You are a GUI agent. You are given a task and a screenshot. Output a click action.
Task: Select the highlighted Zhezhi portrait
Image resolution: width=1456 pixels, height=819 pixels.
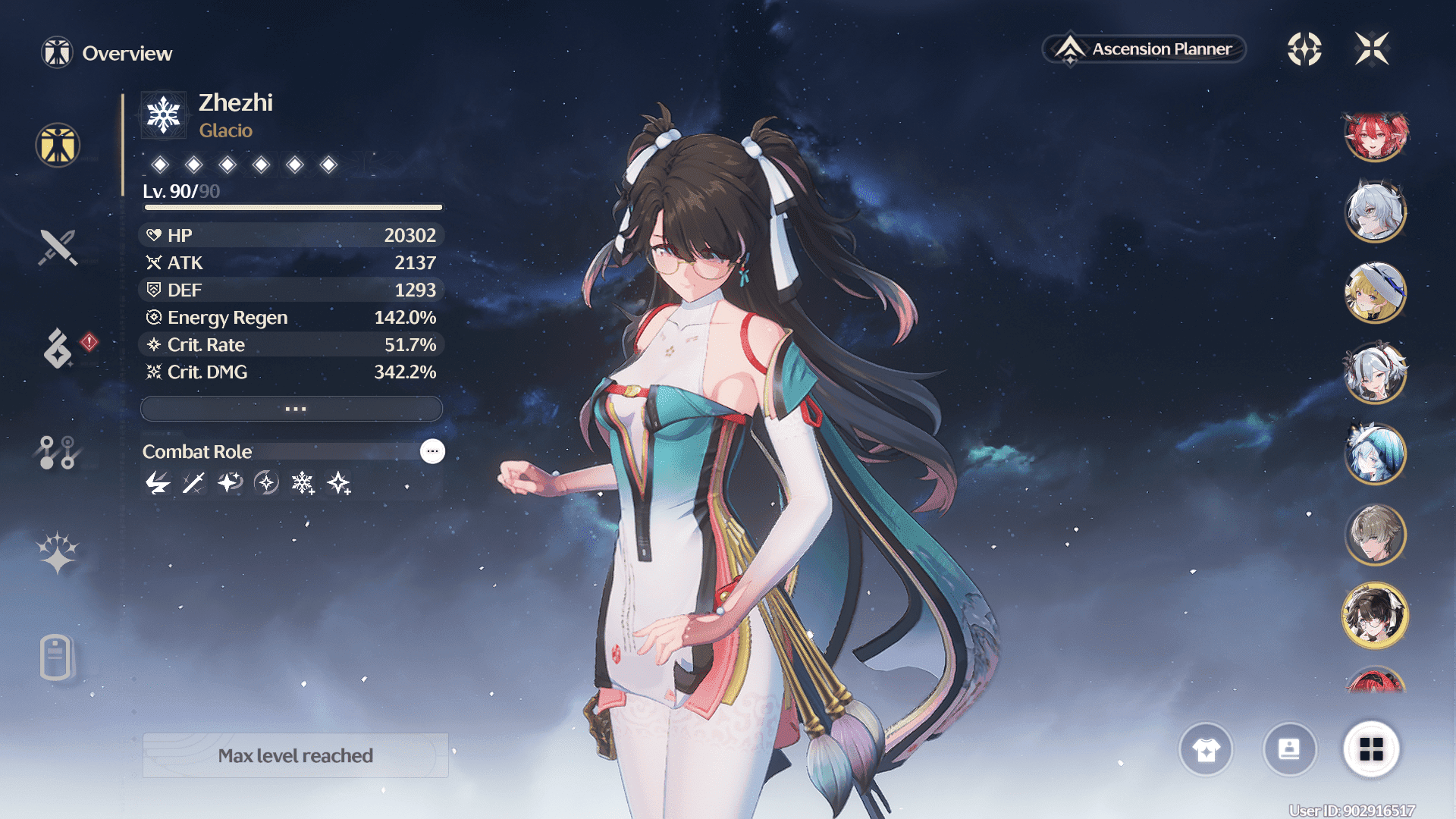1375,615
